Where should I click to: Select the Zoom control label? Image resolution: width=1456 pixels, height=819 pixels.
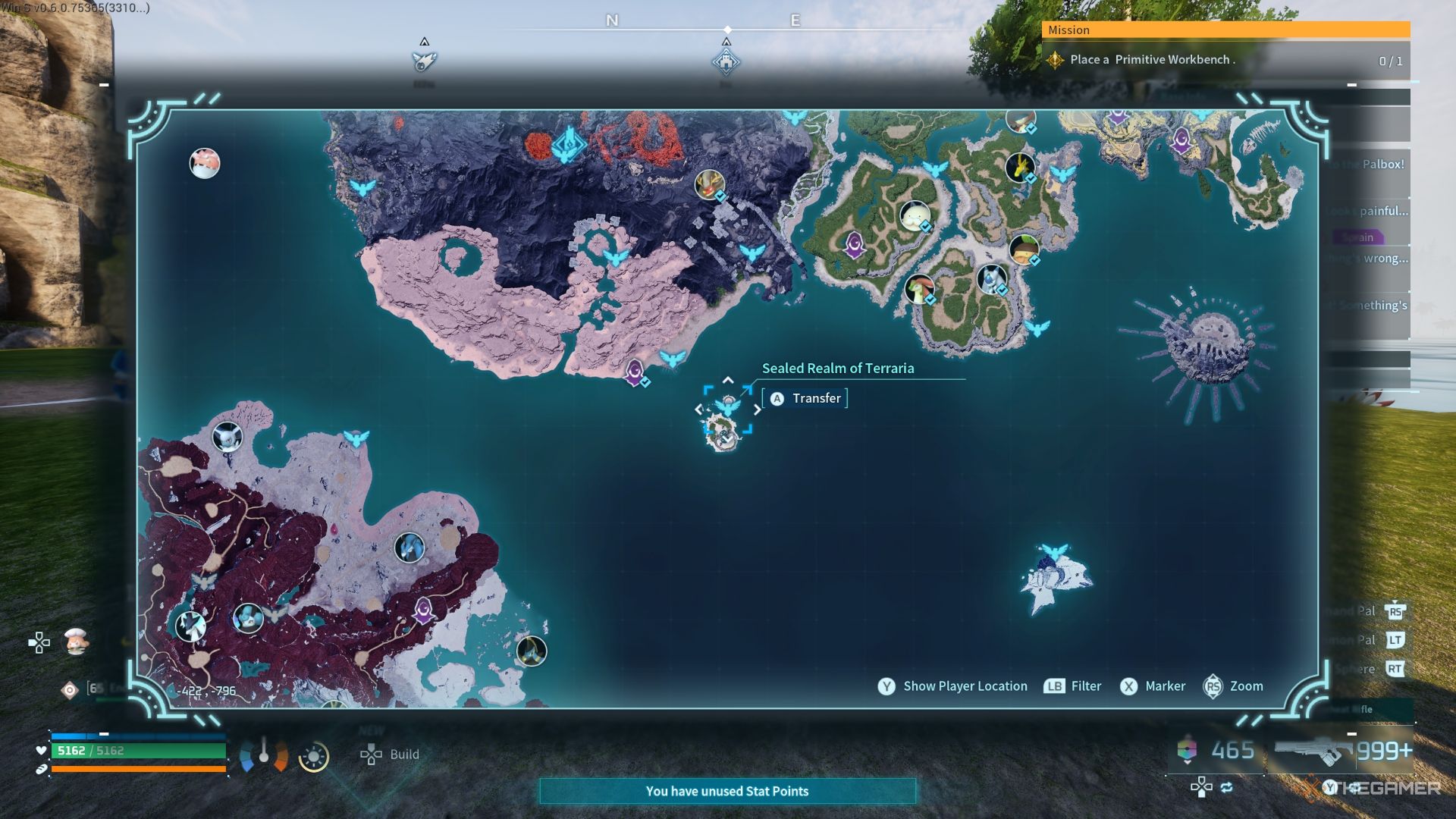pyautogui.click(x=1246, y=686)
